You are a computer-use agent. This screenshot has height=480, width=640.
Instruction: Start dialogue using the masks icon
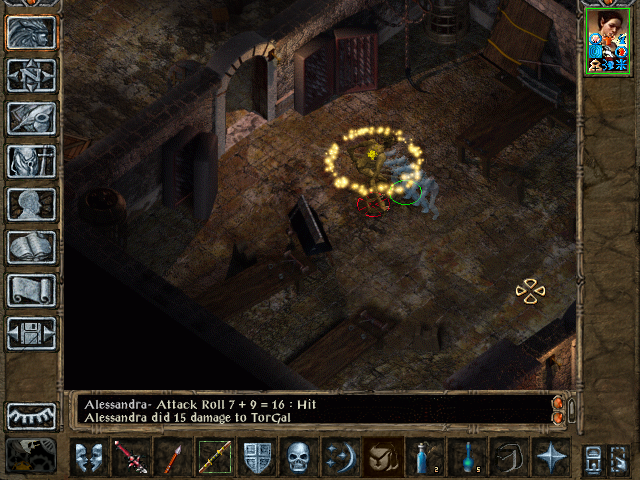pos(89,458)
